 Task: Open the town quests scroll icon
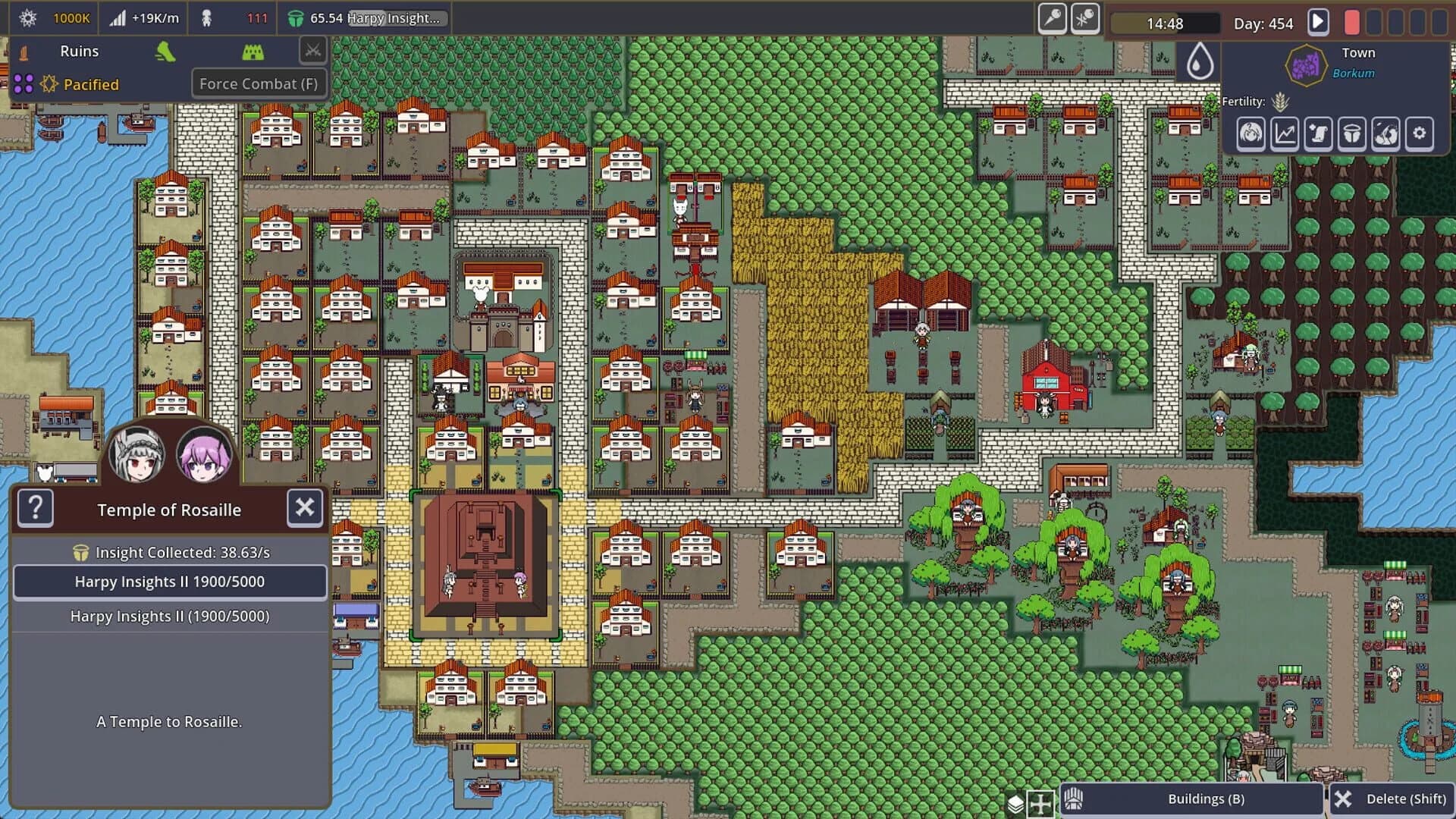click(1317, 134)
